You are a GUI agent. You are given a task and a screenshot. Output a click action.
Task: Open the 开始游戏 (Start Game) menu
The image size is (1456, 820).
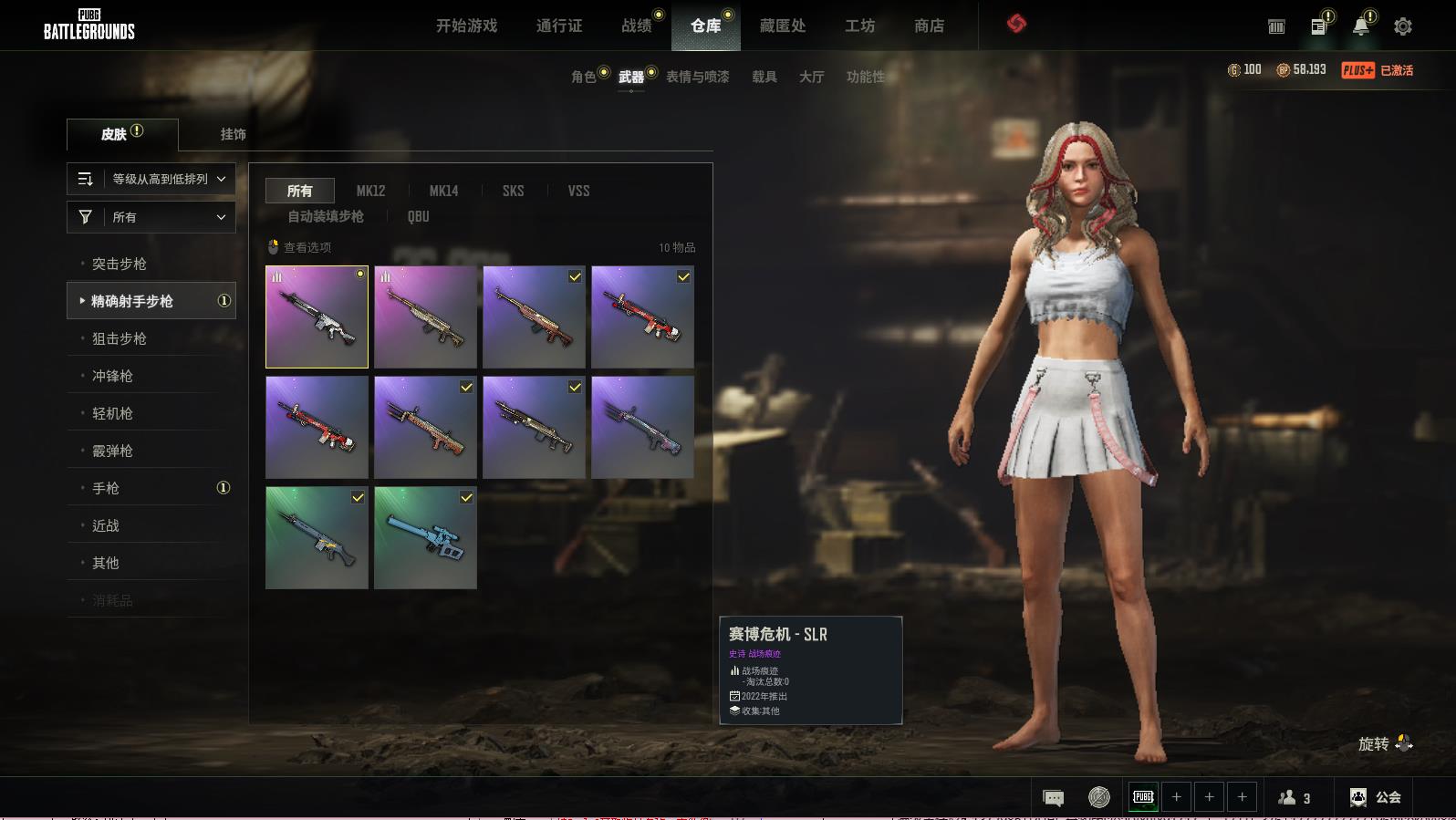(466, 26)
